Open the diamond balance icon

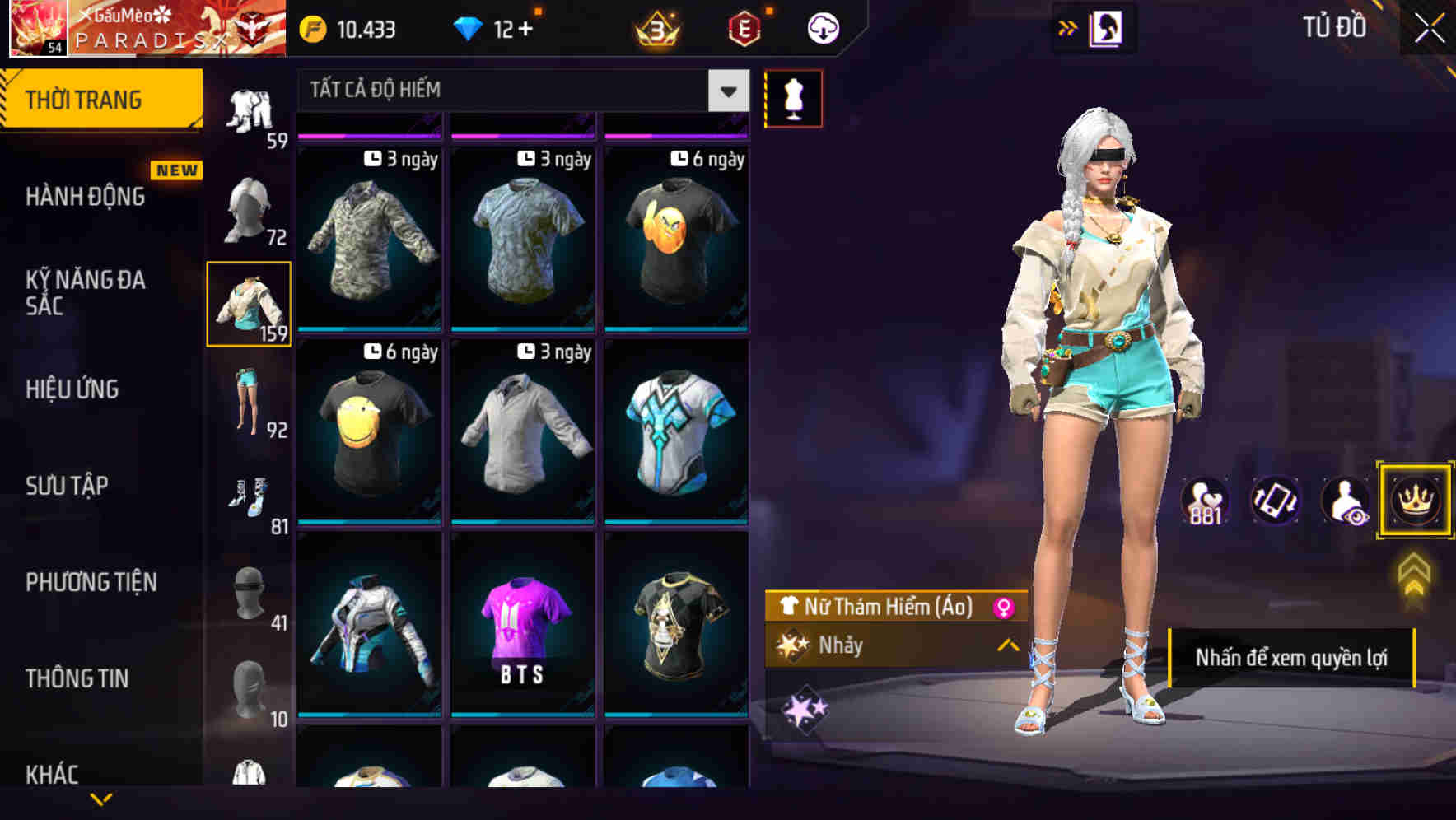pyautogui.click(x=469, y=26)
